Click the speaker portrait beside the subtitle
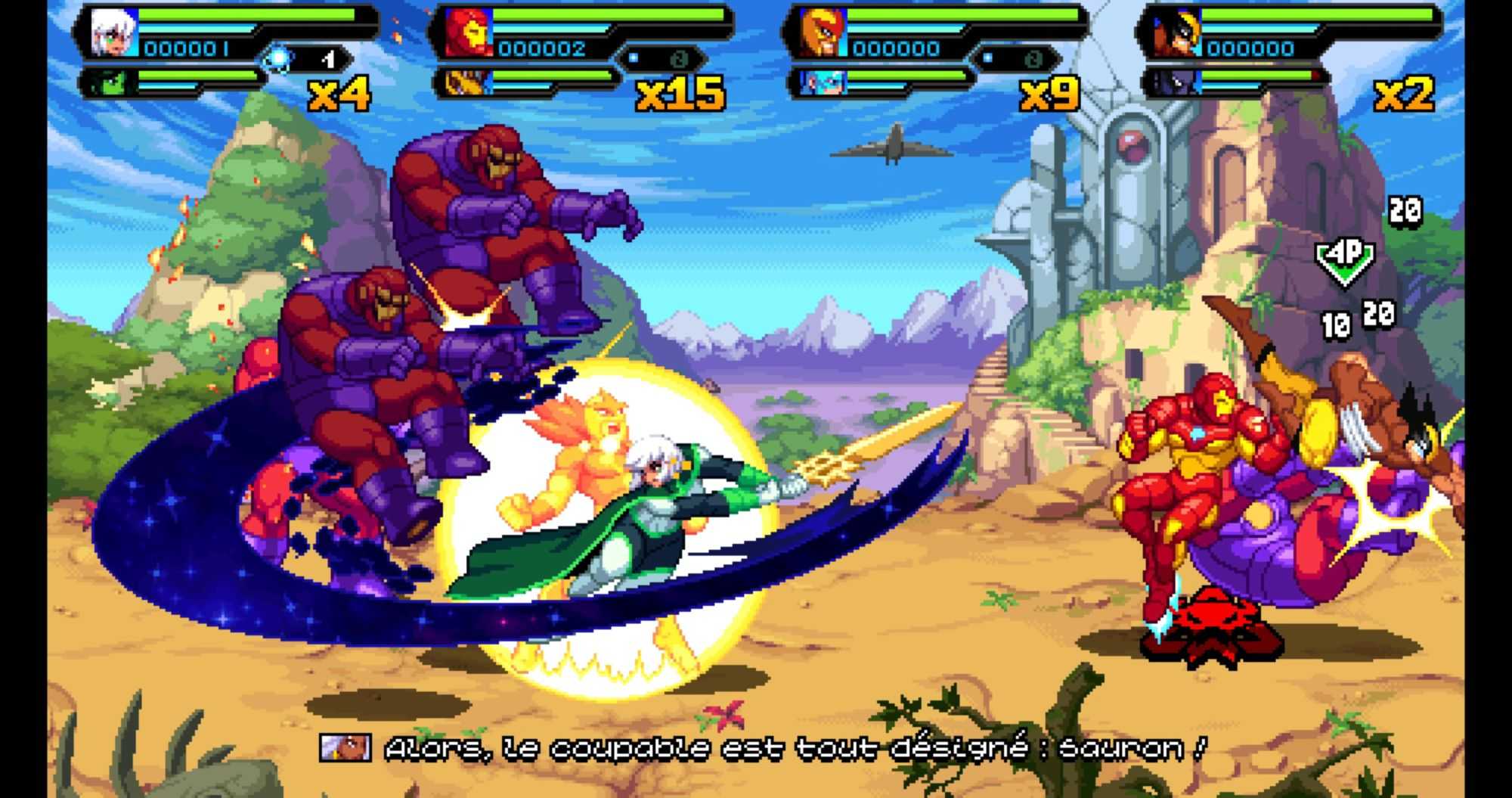The width and height of the screenshot is (1512, 798). pos(345,748)
